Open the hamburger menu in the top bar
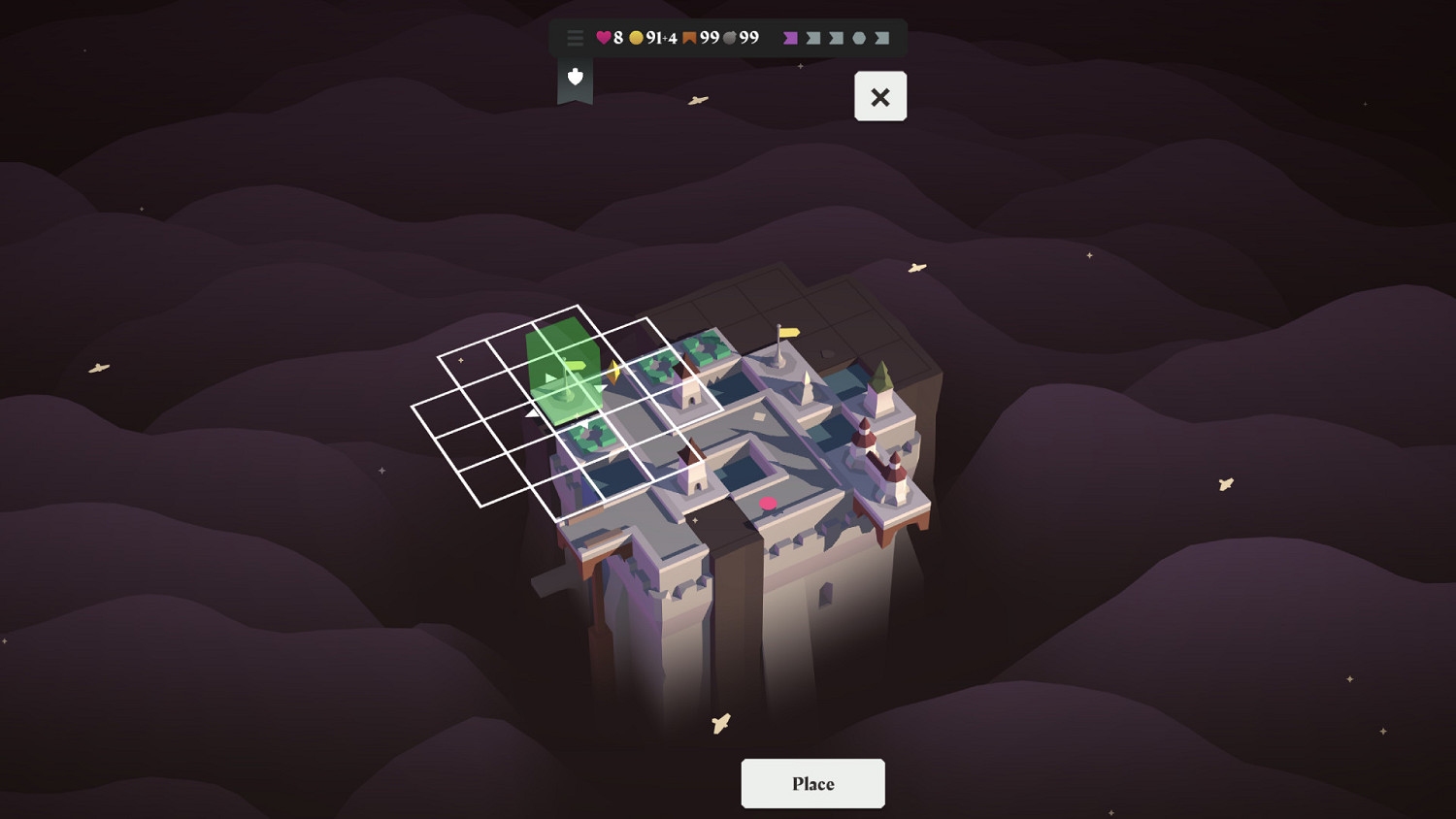The height and width of the screenshot is (819, 1456). coord(575,39)
